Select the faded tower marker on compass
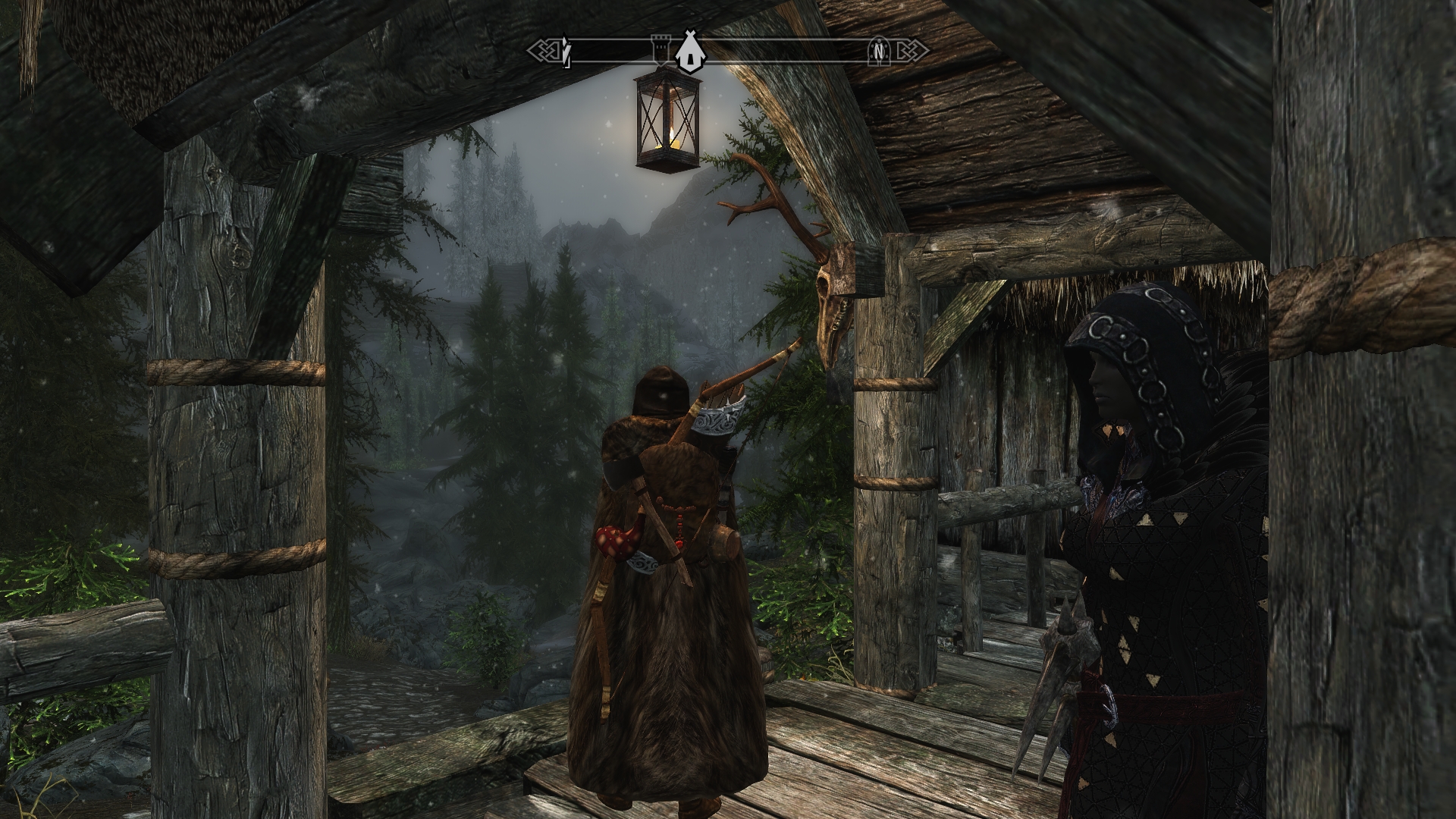This screenshot has width=1456, height=819. point(657,49)
